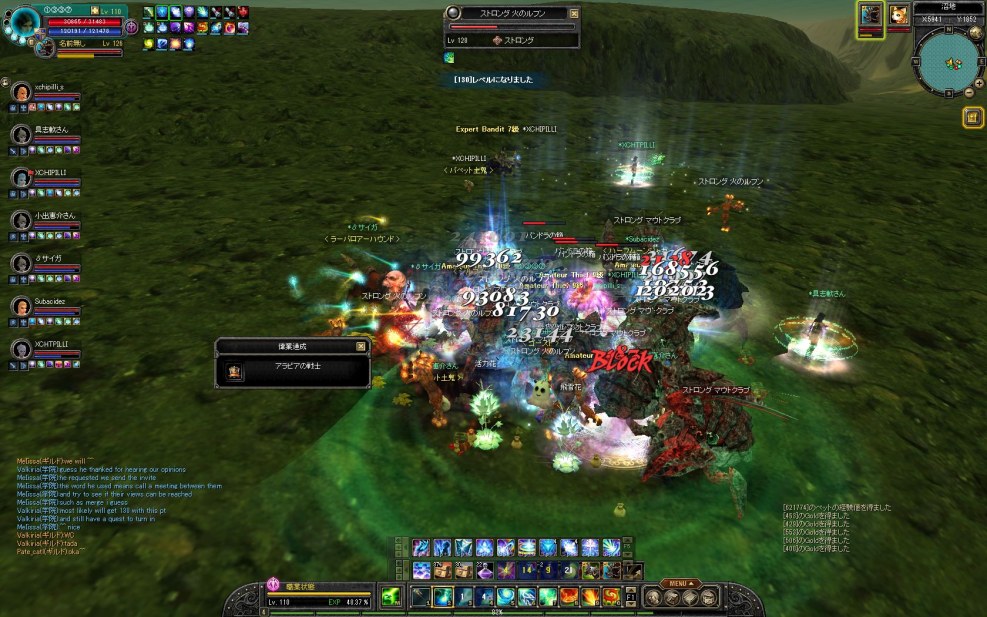Close the enemy target frame
987x617 pixels.
(574, 13)
